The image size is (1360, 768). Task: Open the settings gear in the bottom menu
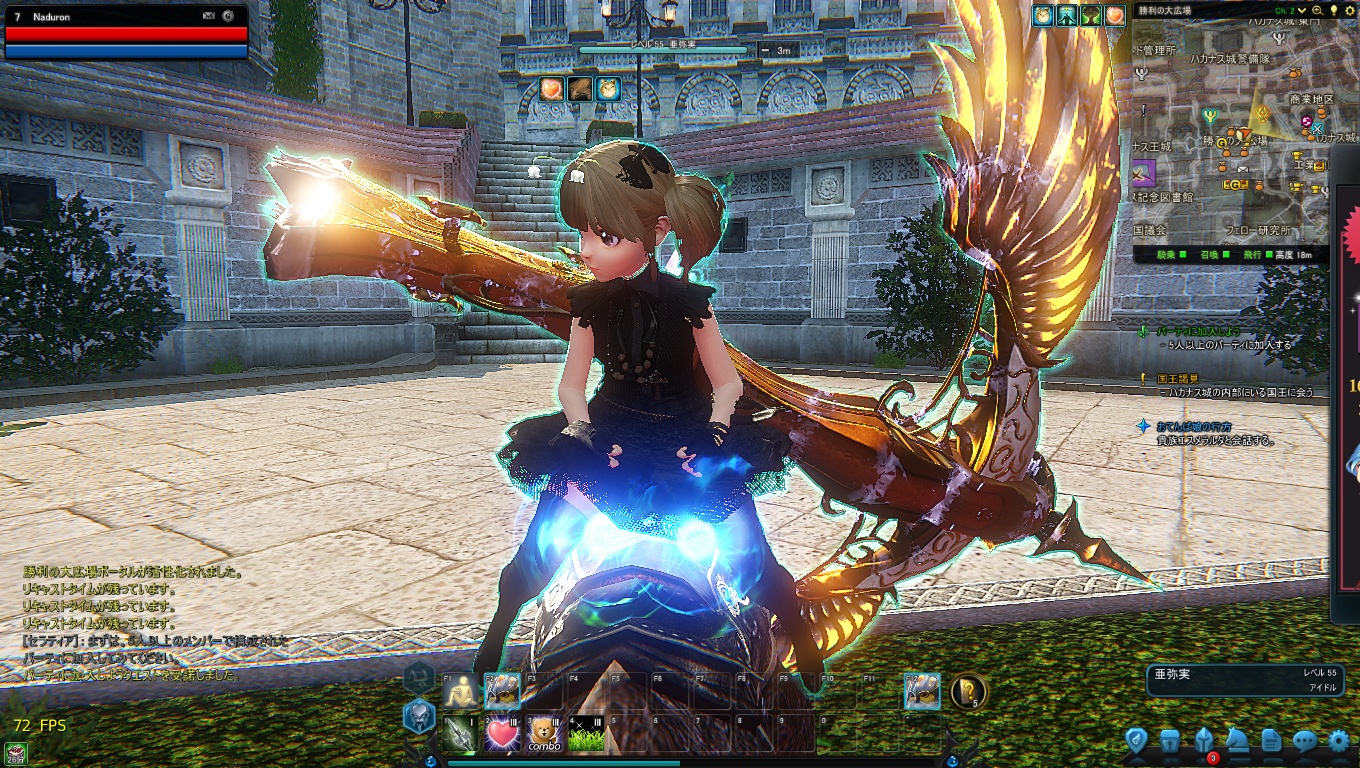1339,741
